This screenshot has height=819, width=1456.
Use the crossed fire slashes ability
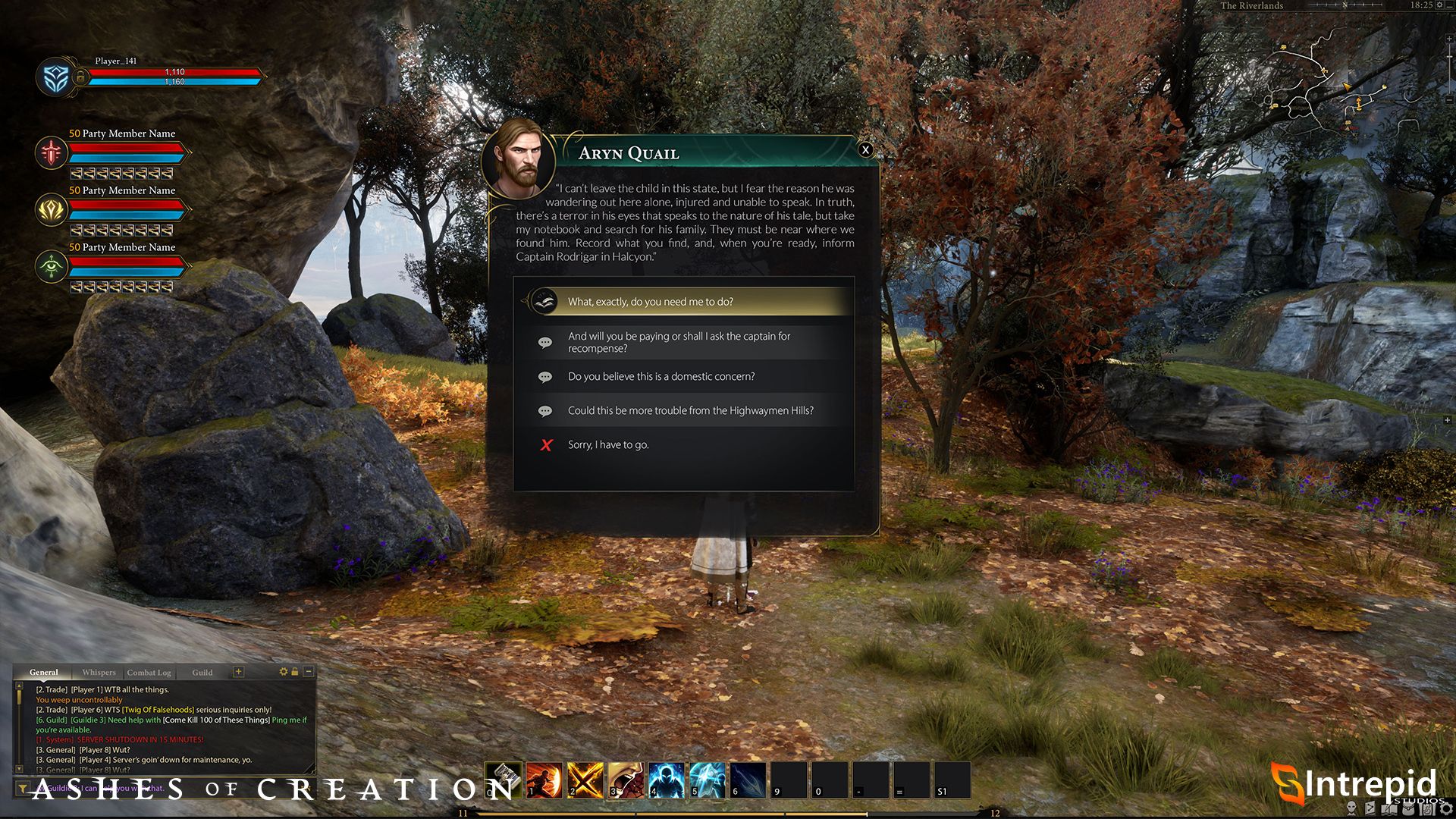point(585,780)
